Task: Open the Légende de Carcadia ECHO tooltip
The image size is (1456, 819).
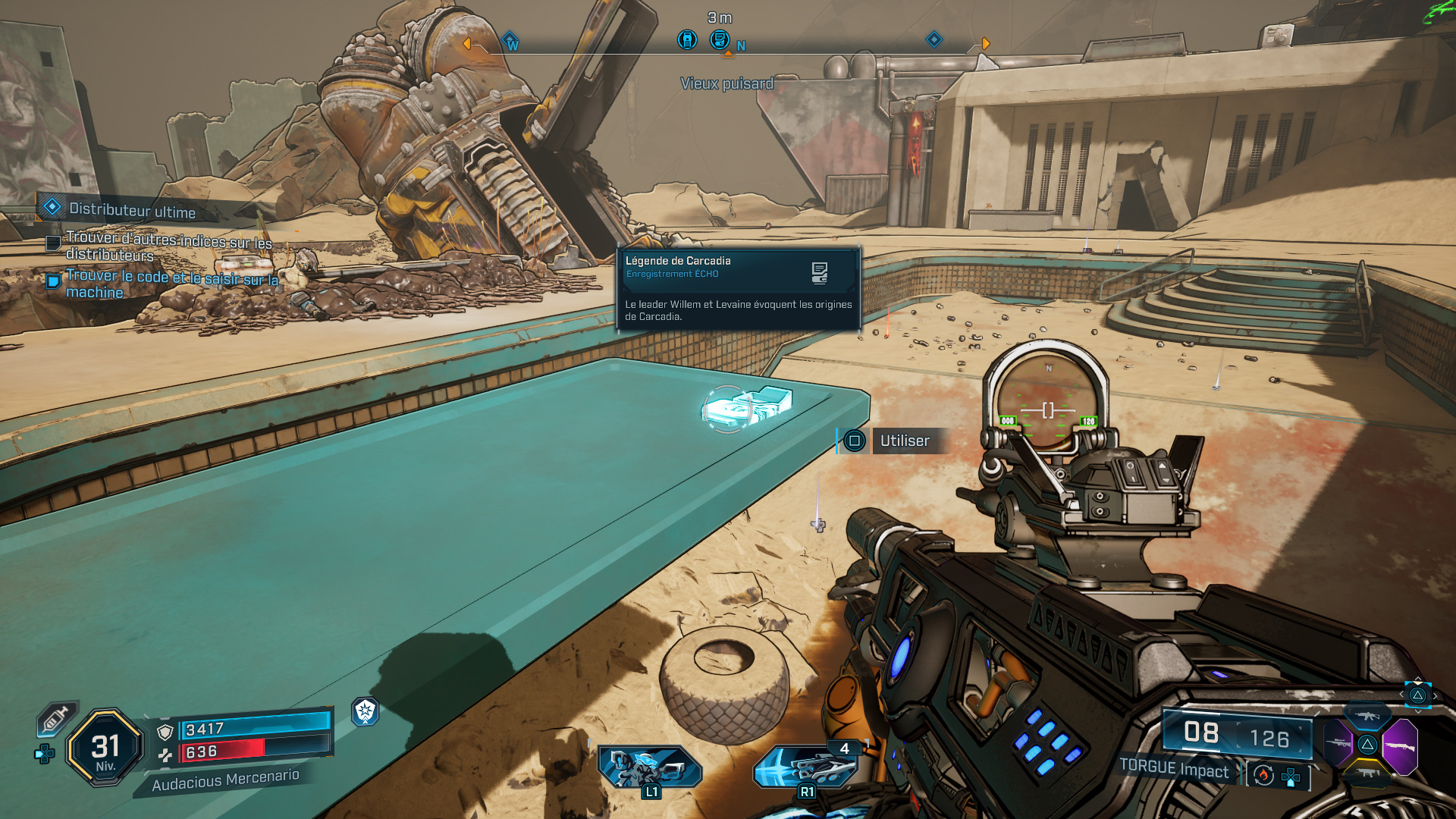Action: click(x=739, y=288)
